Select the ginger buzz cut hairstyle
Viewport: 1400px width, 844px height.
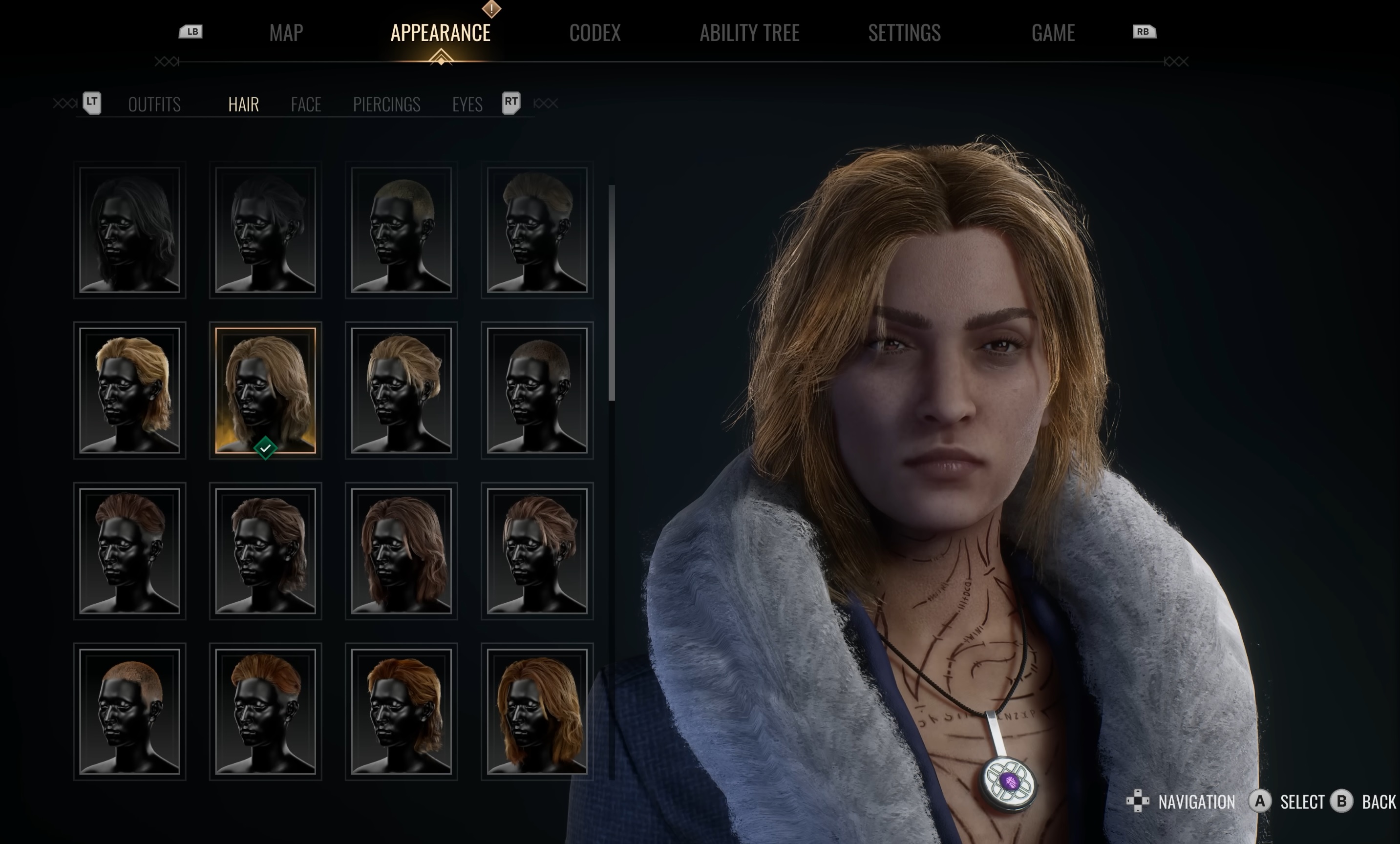click(129, 712)
